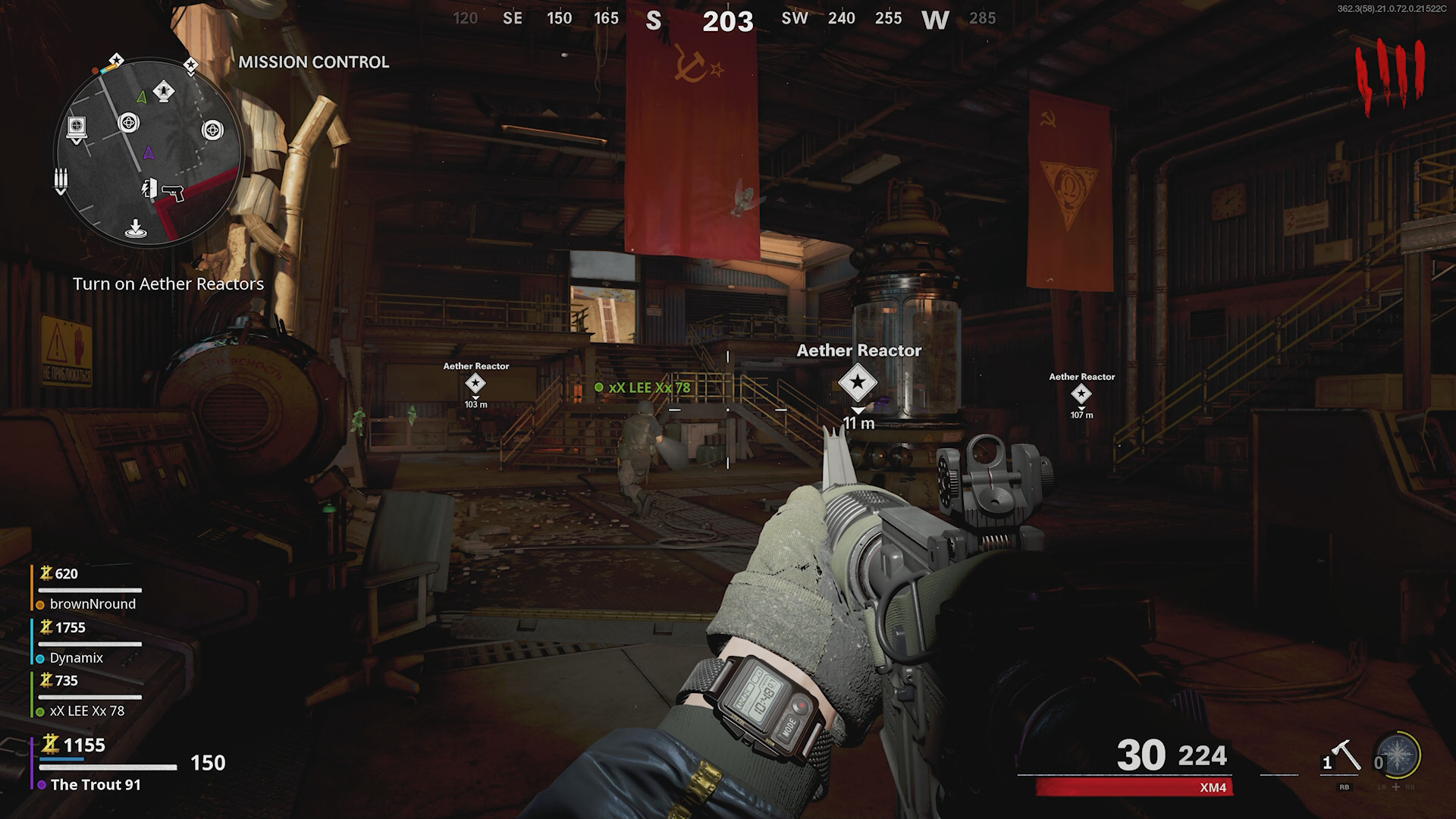1456x819 pixels.
Task: Click the 'Turn on Aether Reactors' objective
Action: pyautogui.click(x=168, y=284)
